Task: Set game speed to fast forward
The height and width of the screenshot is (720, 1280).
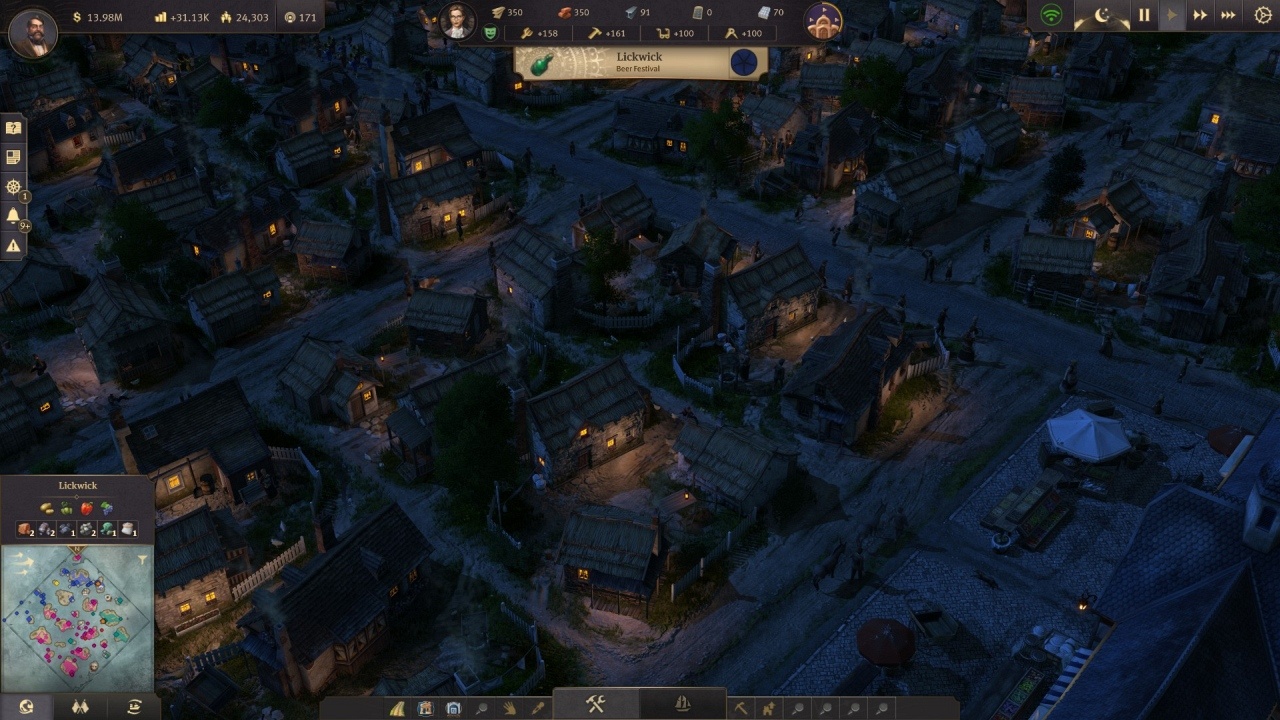Action: tap(1200, 15)
